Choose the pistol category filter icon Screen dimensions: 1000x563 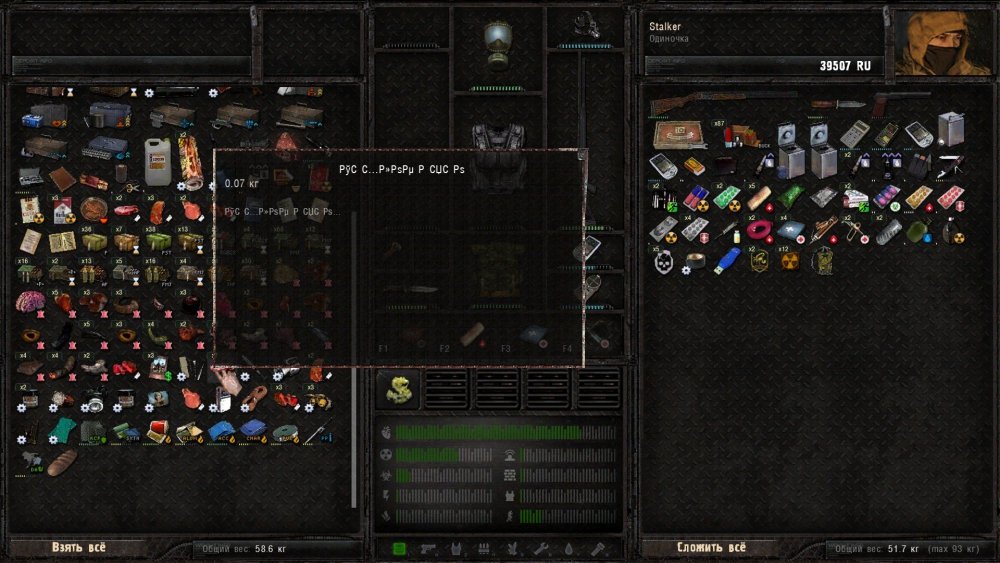point(428,548)
